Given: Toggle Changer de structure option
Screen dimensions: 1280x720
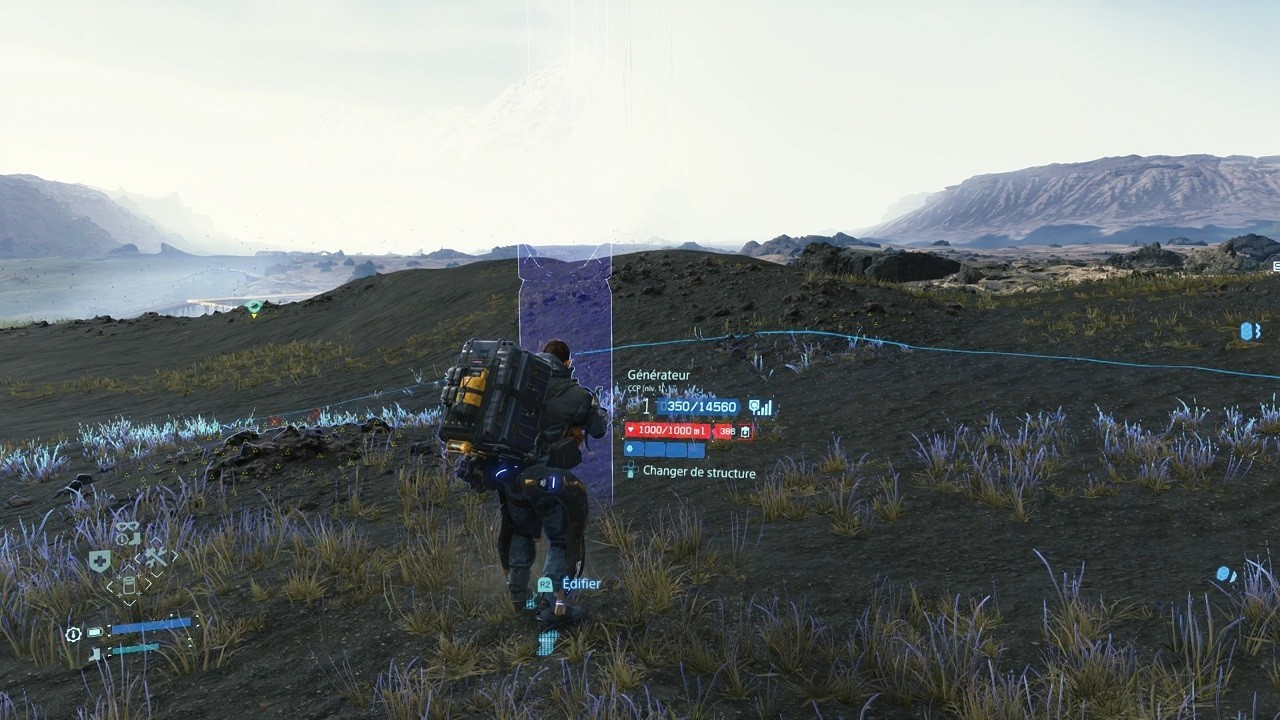Looking at the screenshot, I should (699, 472).
